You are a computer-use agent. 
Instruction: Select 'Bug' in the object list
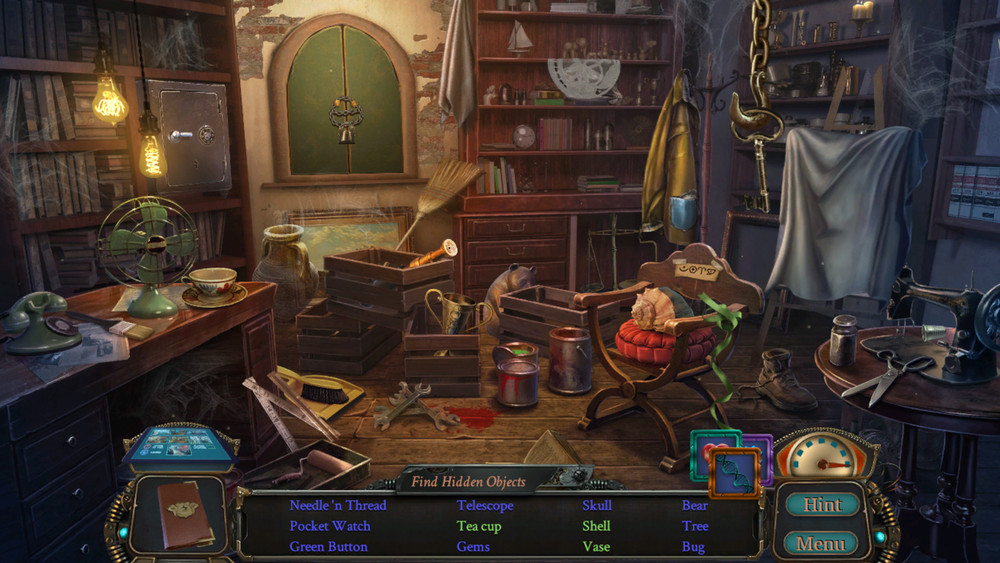pyautogui.click(x=693, y=547)
